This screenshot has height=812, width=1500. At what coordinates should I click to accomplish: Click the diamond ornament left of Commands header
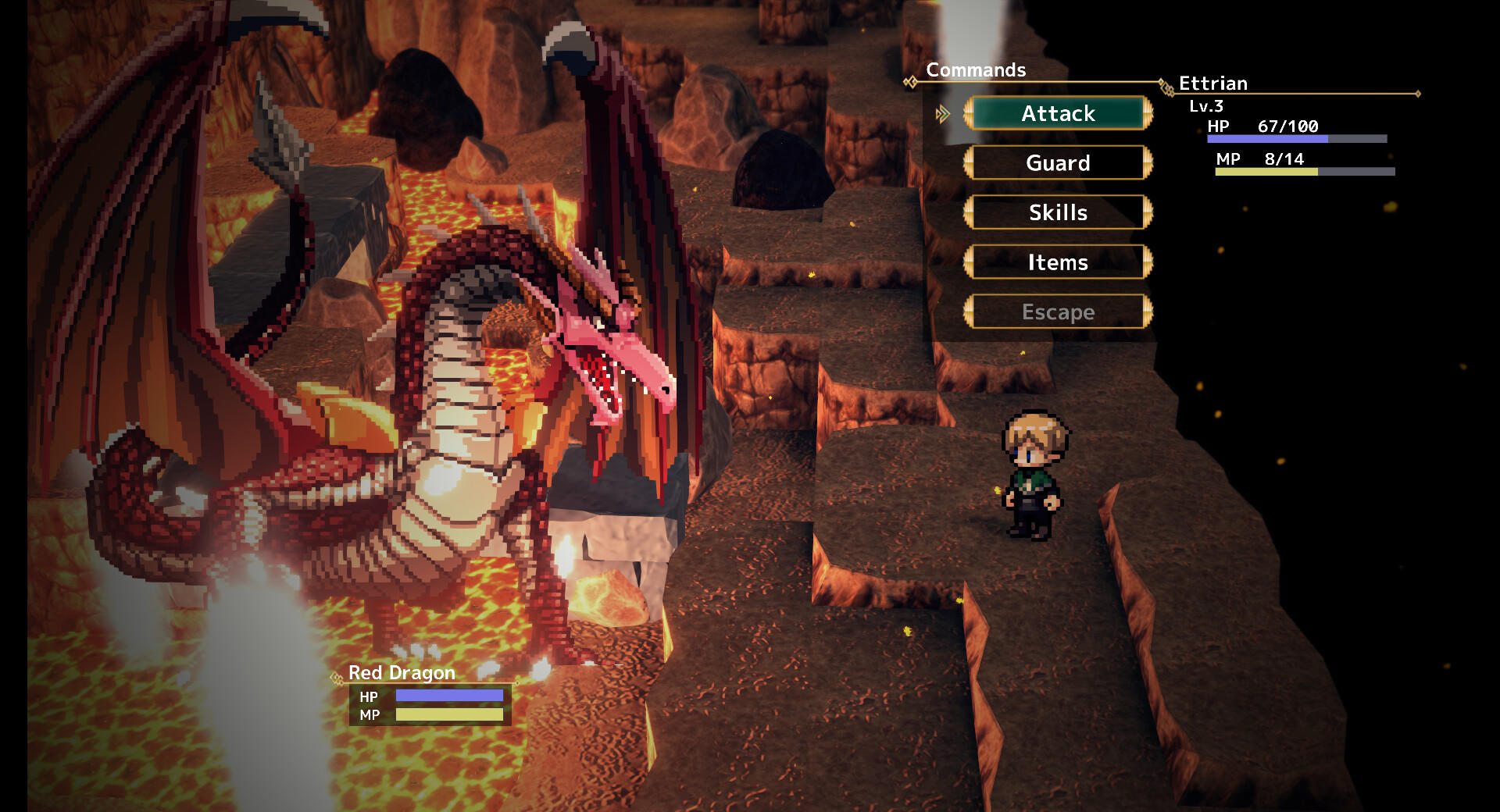point(911,80)
